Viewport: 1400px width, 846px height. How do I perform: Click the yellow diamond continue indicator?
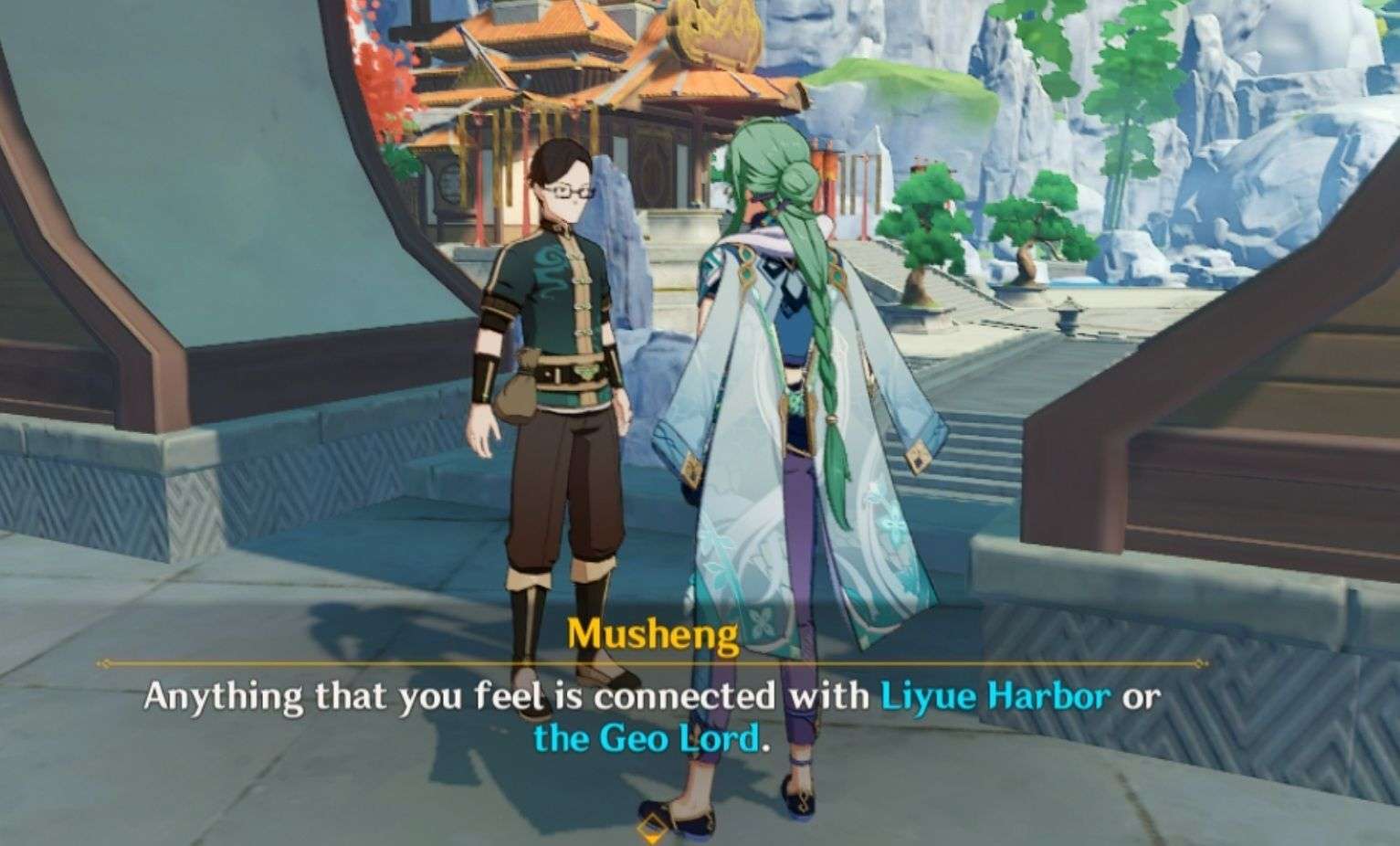(653, 827)
